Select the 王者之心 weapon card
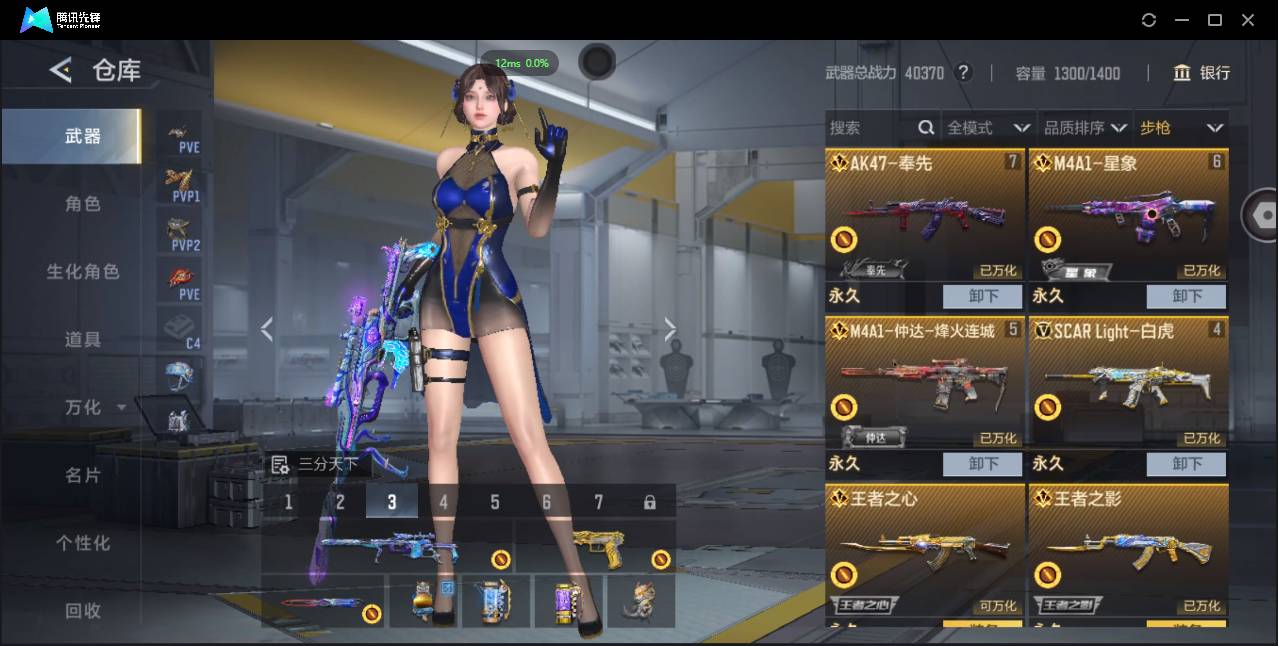 coord(925,550)
